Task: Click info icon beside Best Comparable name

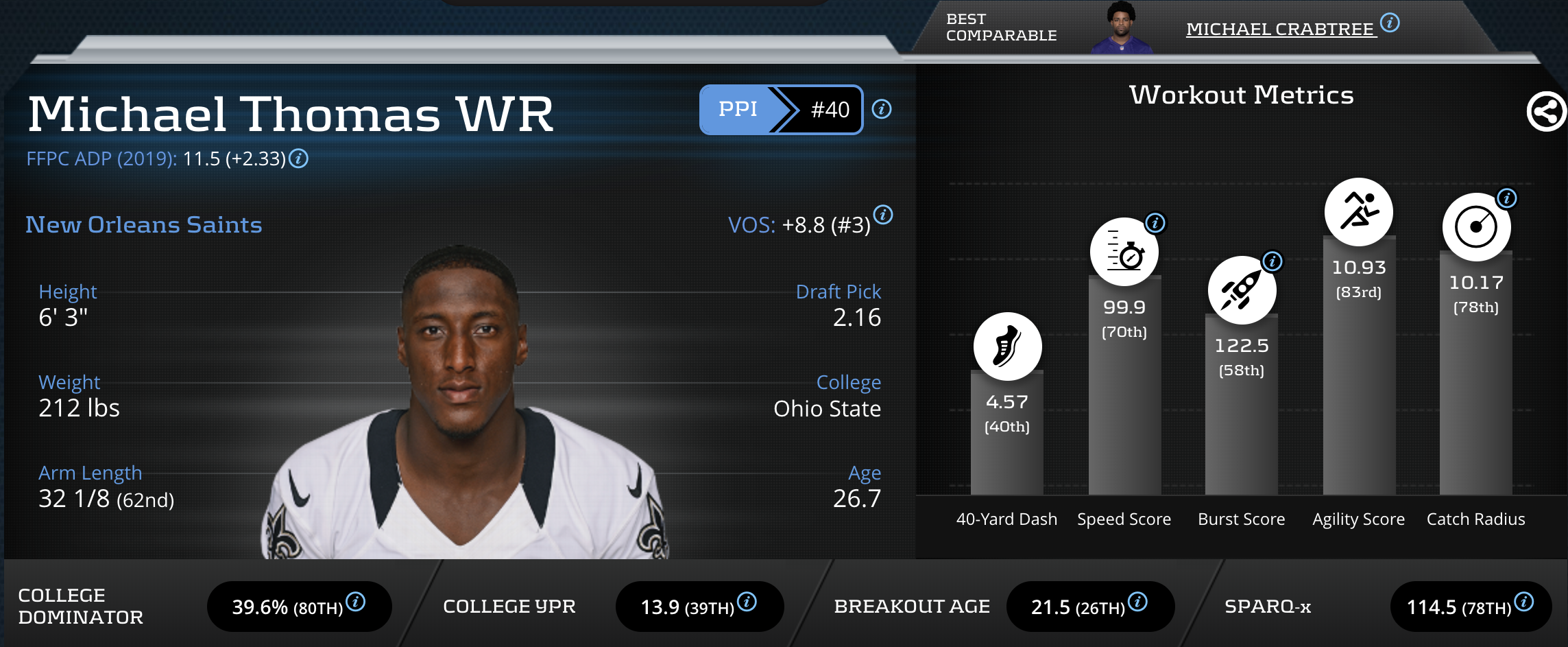Action: (1390, 23)
